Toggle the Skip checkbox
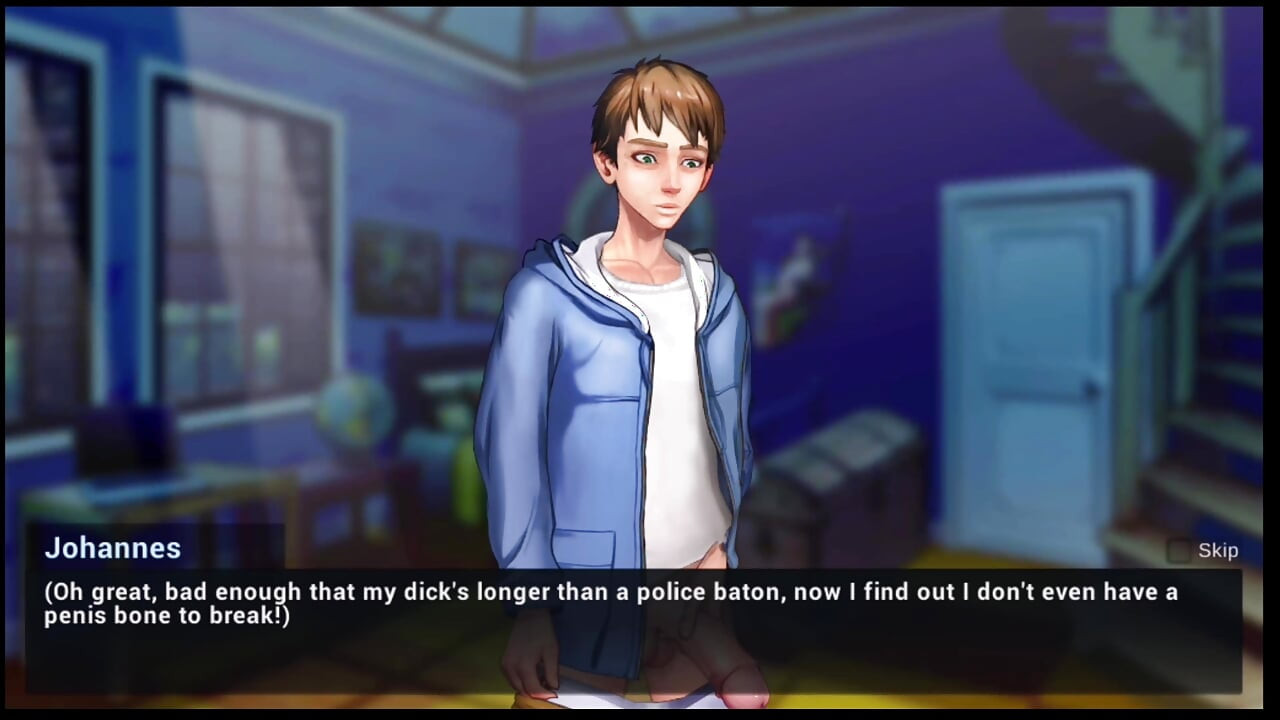 tap(1180, 551)
